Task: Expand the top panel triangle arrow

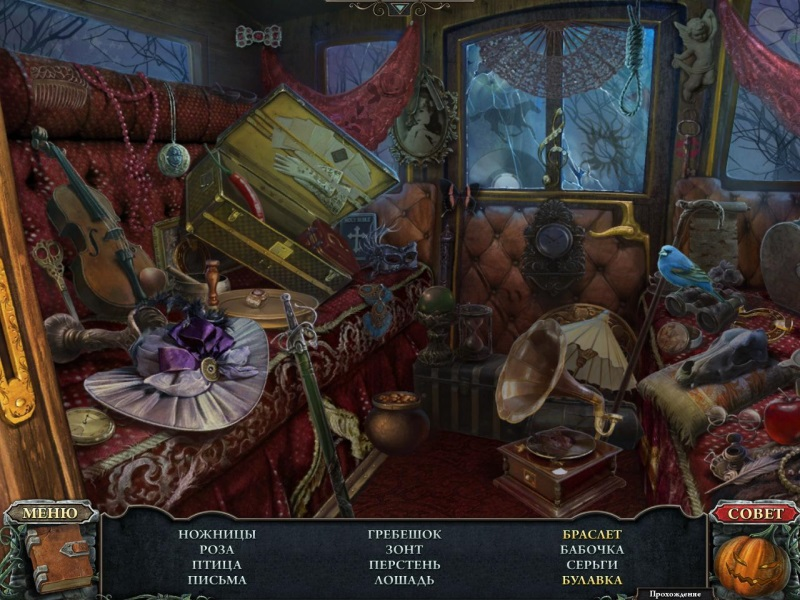Action: [x=400, y=8]
